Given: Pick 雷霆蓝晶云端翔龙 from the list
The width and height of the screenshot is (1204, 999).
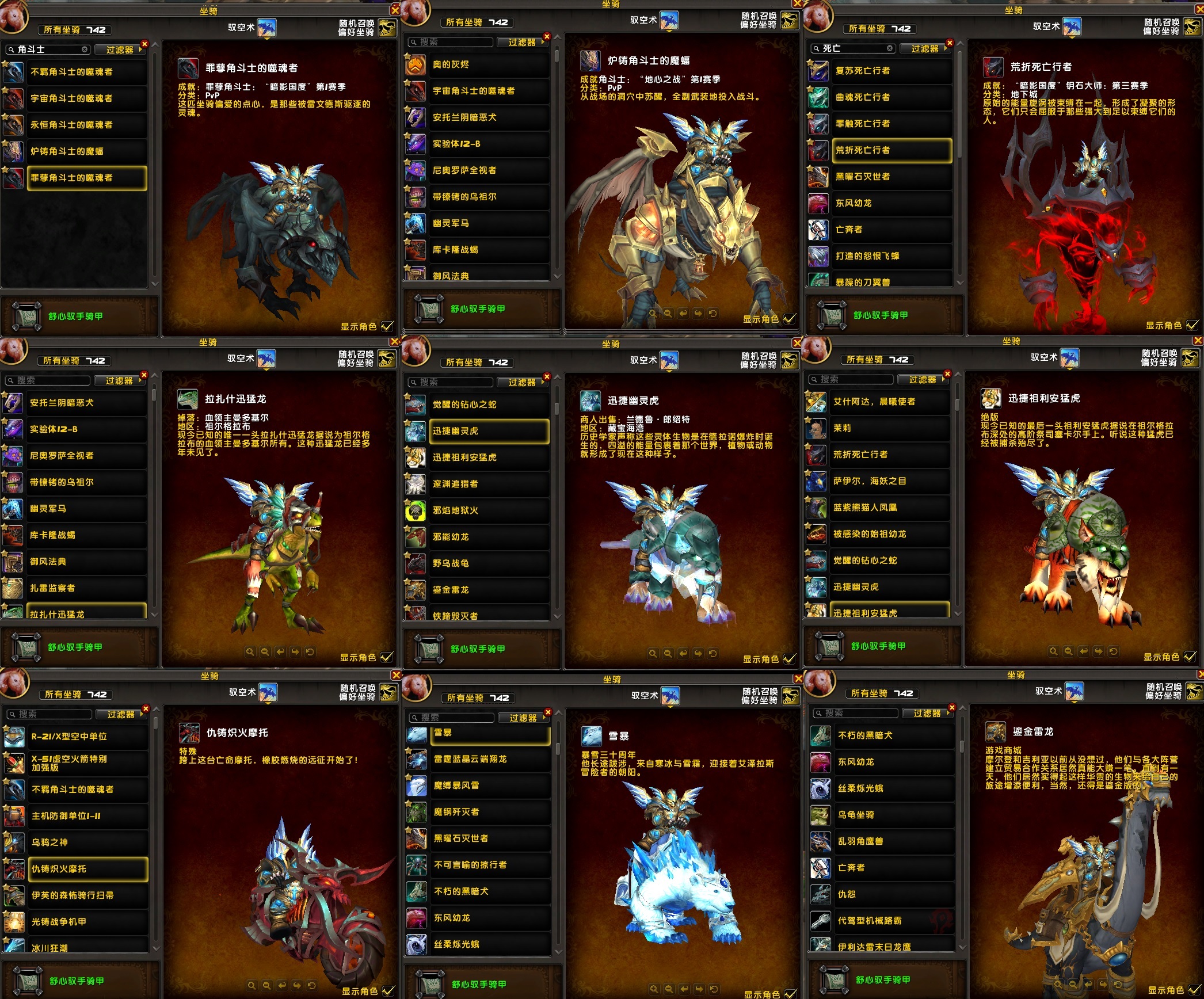Looking at the screenshot, I should (490, 759).
